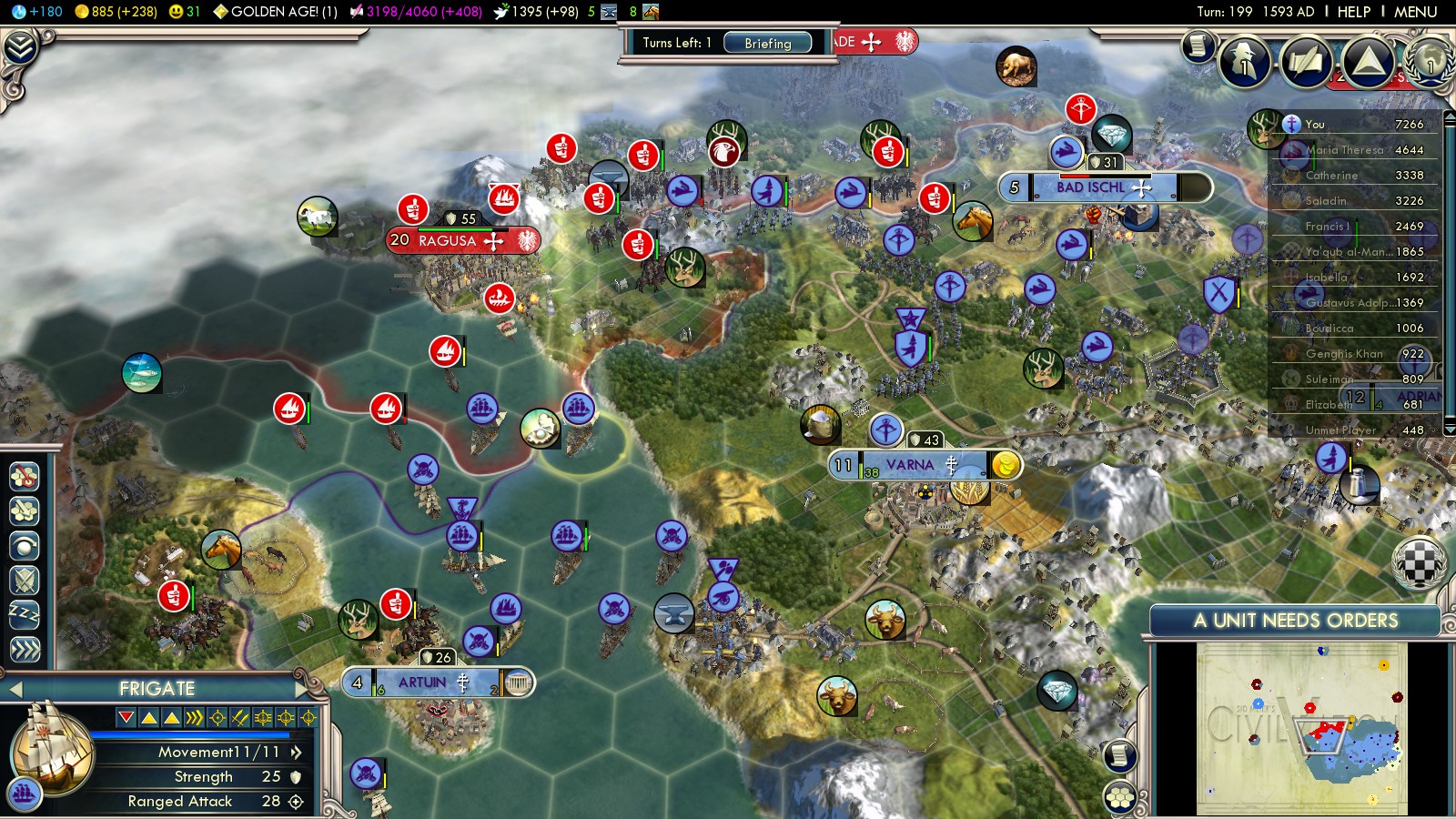This screenshot has height=819, width=1456.
Task: Open the HELP Civilopedia link
Action: 1353,12
